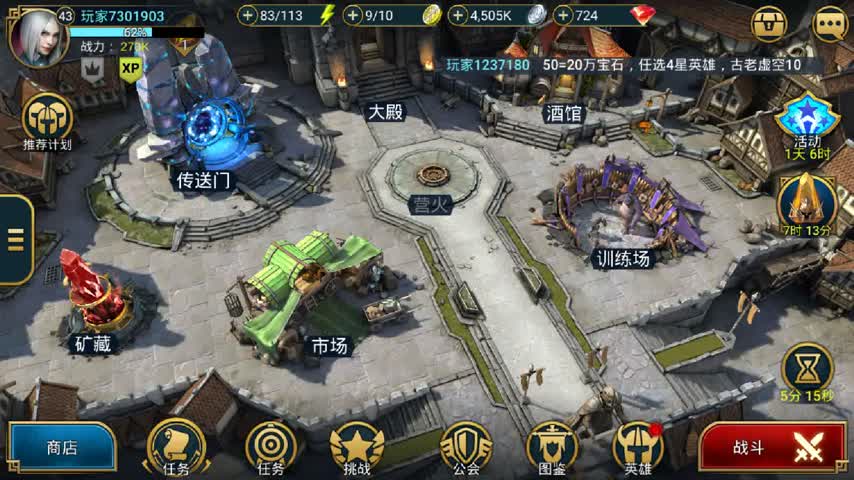Activate the yellow XP boost icon

coord(131,68)
